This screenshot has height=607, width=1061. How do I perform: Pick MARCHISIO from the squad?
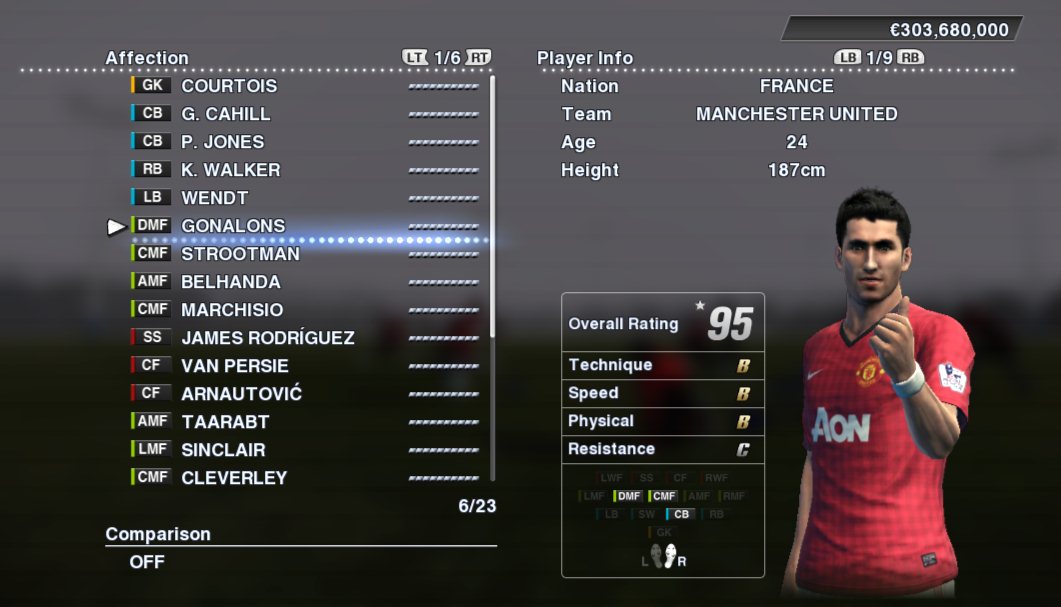click(231, 310)
